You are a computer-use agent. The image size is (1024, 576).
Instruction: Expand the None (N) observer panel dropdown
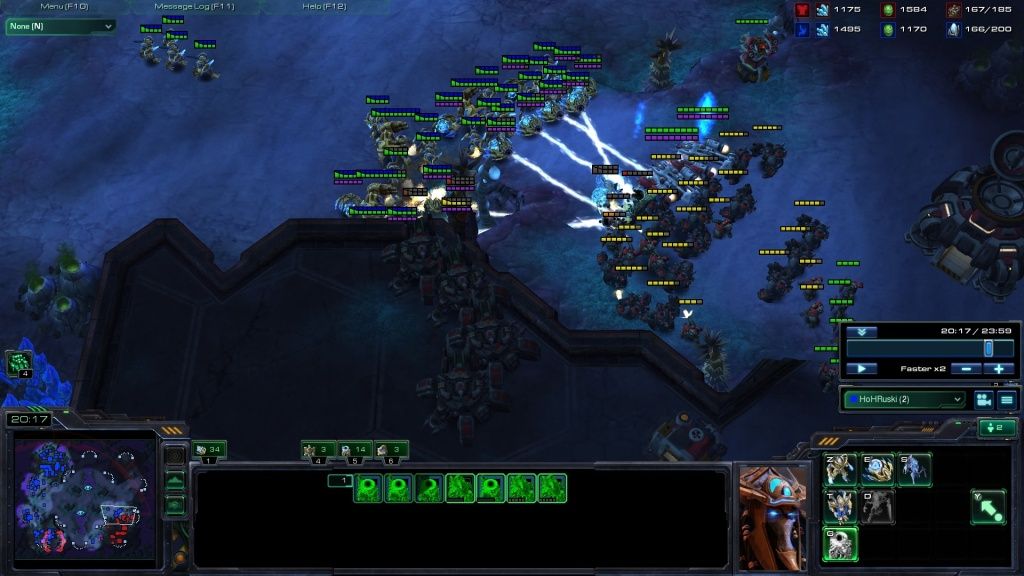tap(60, 26)
